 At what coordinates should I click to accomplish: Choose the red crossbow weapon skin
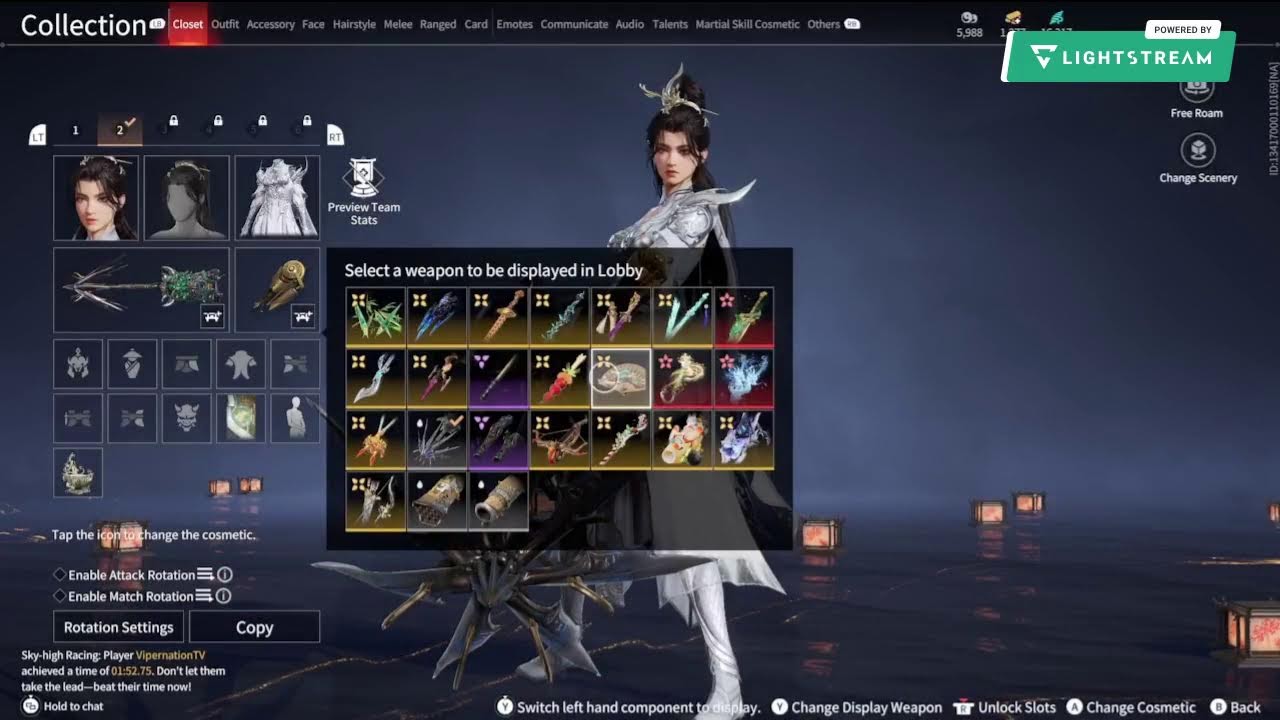click(x=559, y=438)
